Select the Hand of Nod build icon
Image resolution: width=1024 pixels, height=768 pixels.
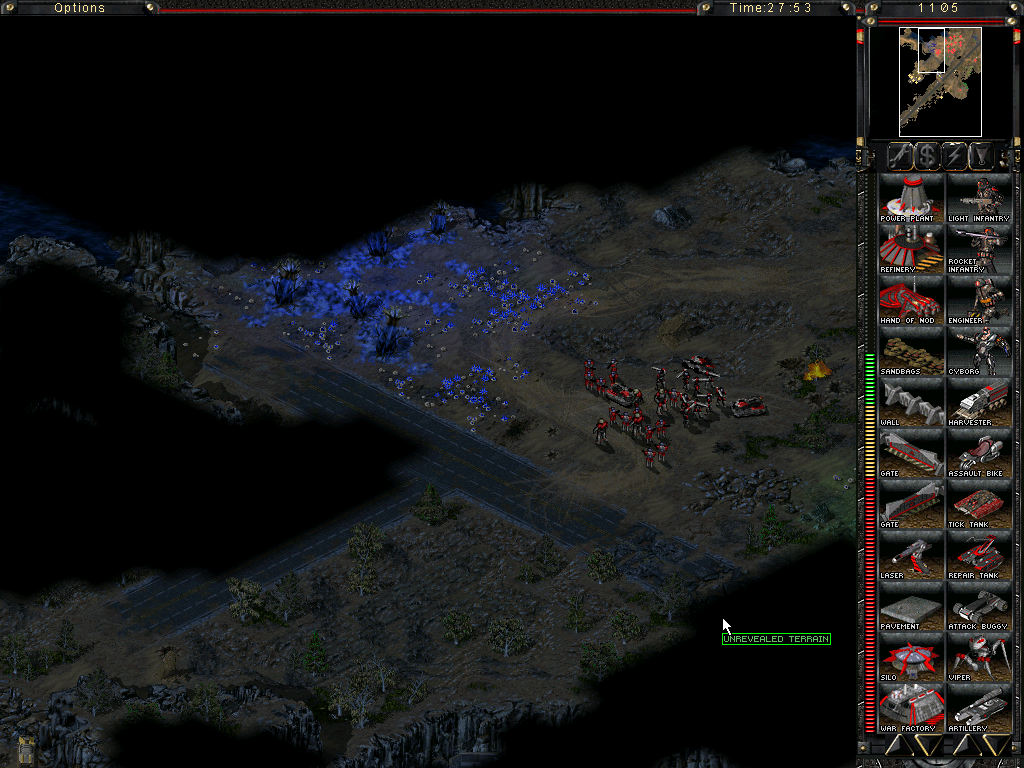(x=911, y=300)
